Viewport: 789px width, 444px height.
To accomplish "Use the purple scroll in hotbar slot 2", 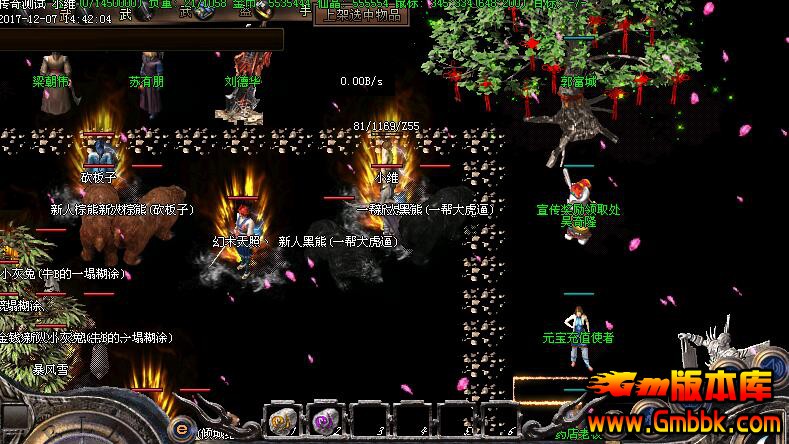I will click(324, 420).
